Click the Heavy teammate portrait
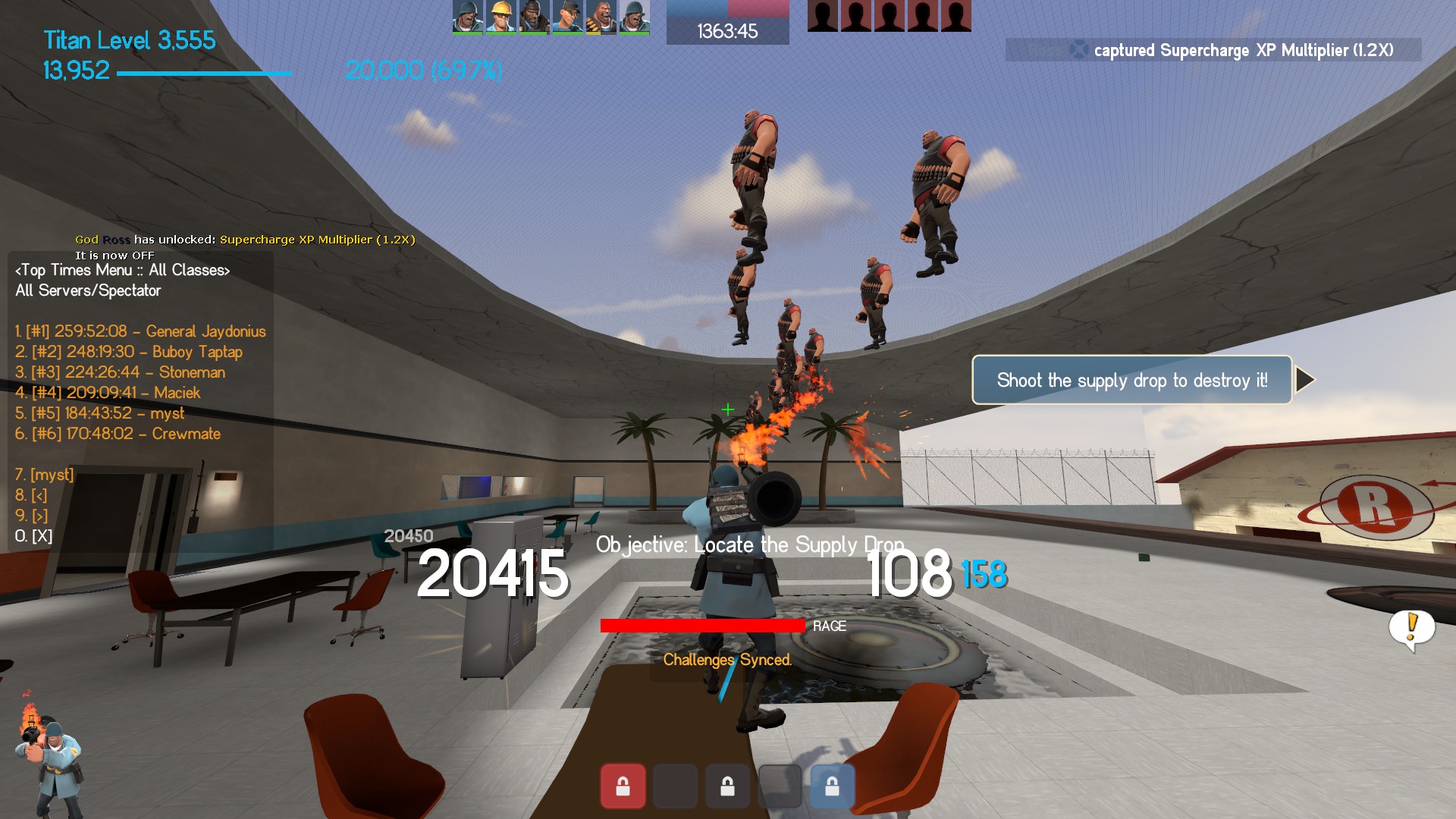 pos(601,17)
